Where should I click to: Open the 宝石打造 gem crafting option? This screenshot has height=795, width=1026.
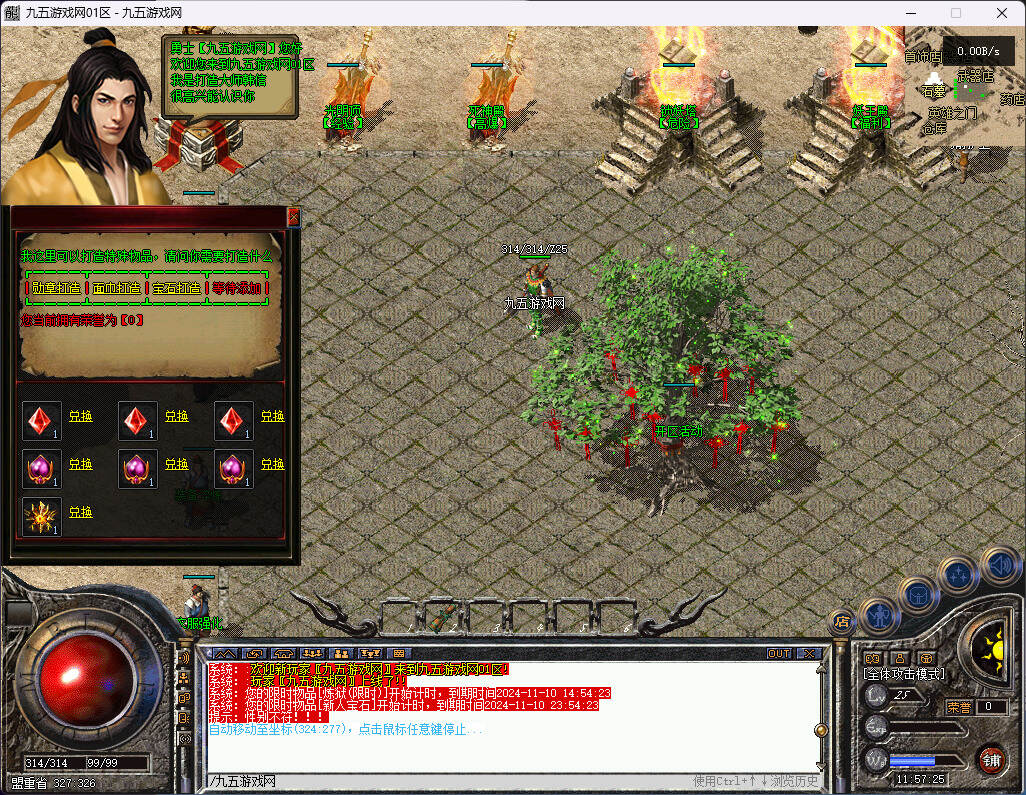point(176,288)
